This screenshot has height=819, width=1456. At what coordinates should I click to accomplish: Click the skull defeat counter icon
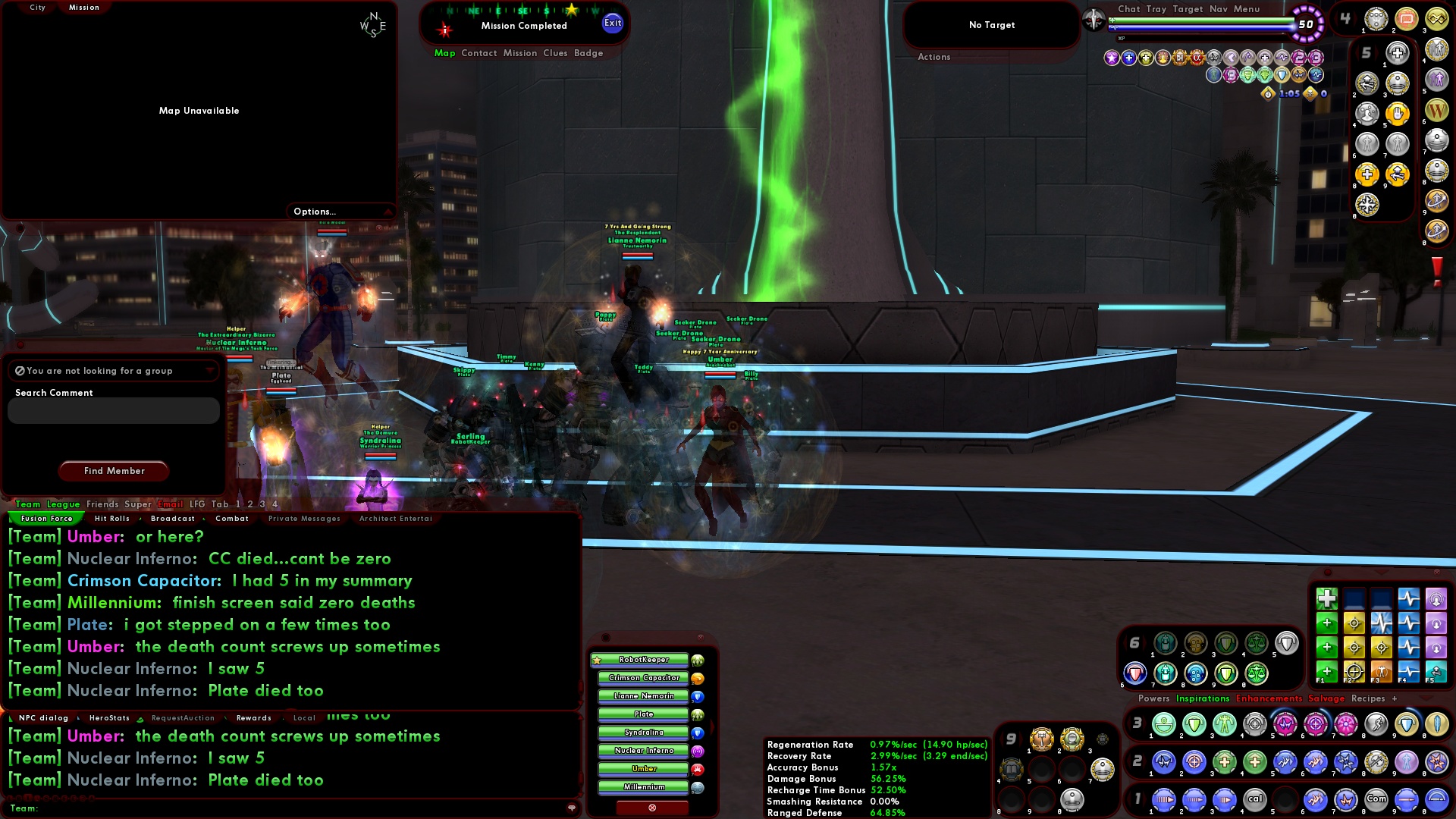(x=1310, y=94)
